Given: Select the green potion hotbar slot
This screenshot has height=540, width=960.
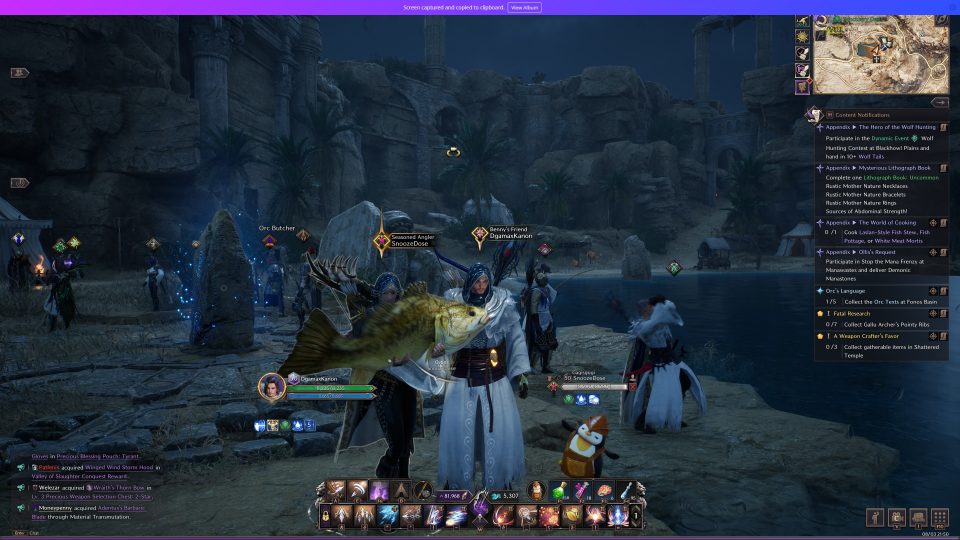Looking at the screenshot, I should (x=559, y=490).
